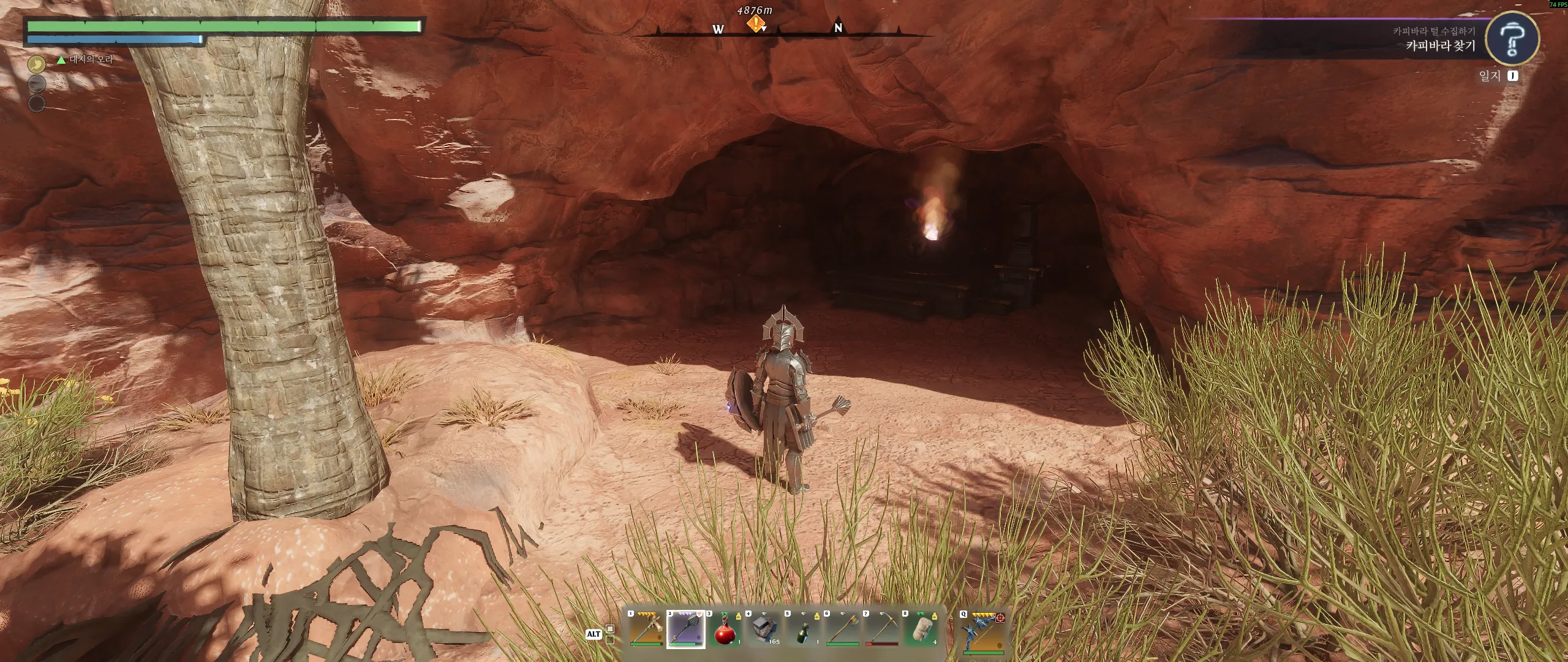Use the red health potion
This screenshot has height=662, width=1568.
pyautogui.click(x=725, y=630)
